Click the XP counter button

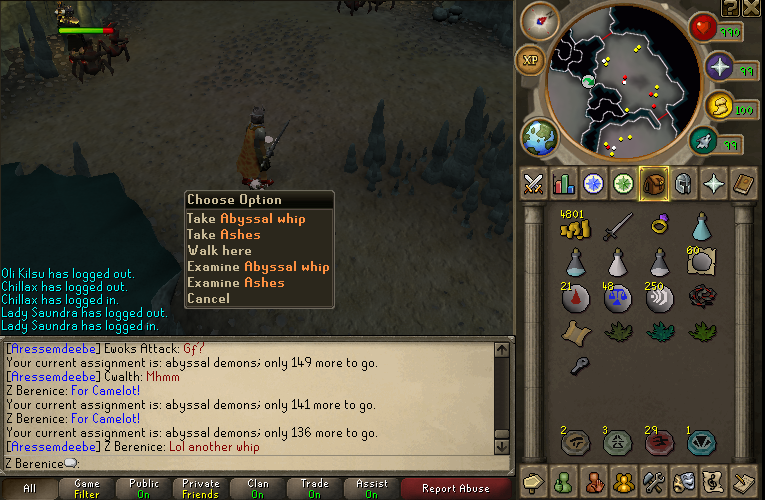531,60
